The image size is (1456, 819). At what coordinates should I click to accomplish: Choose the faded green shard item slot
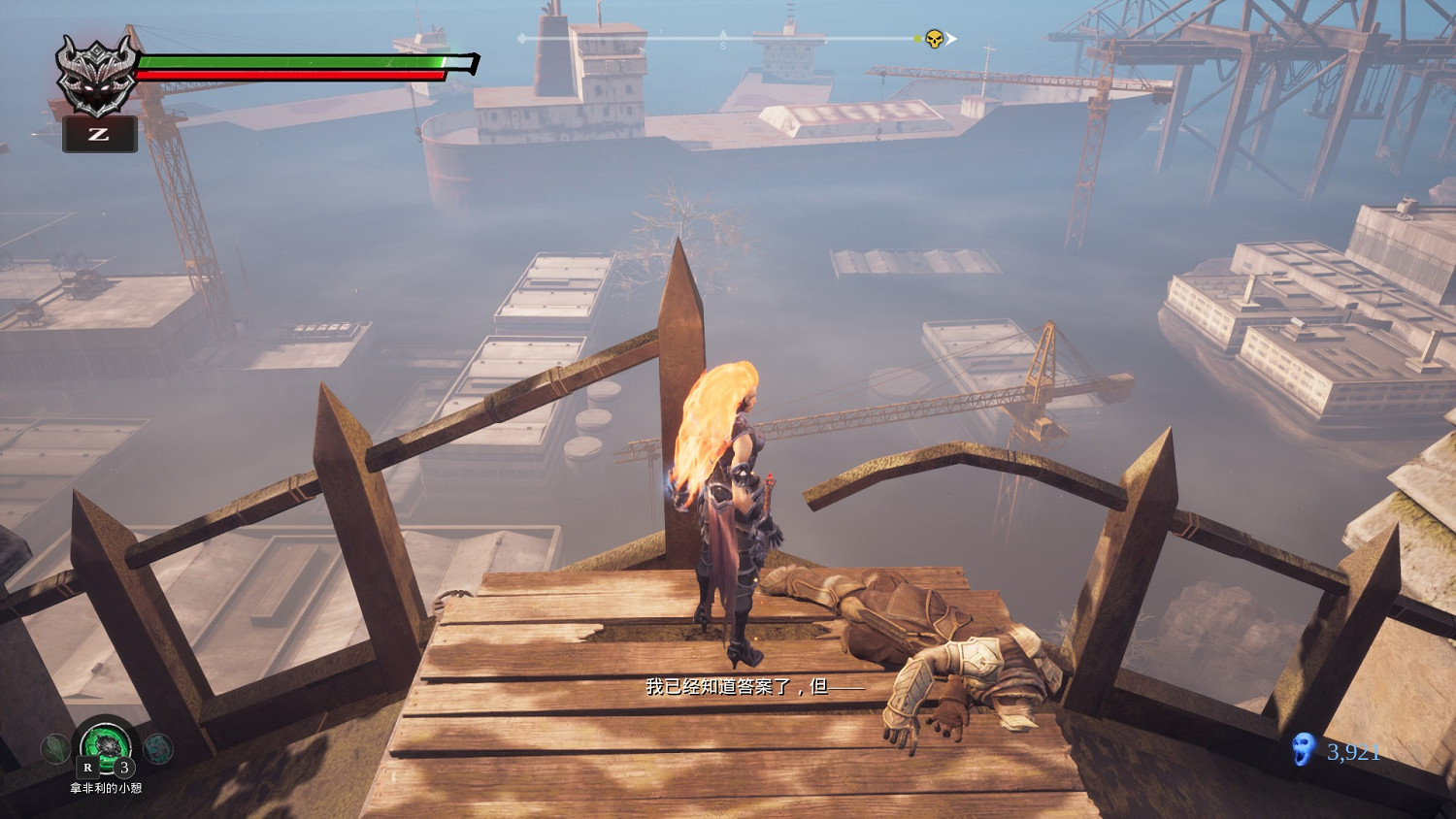55,748
